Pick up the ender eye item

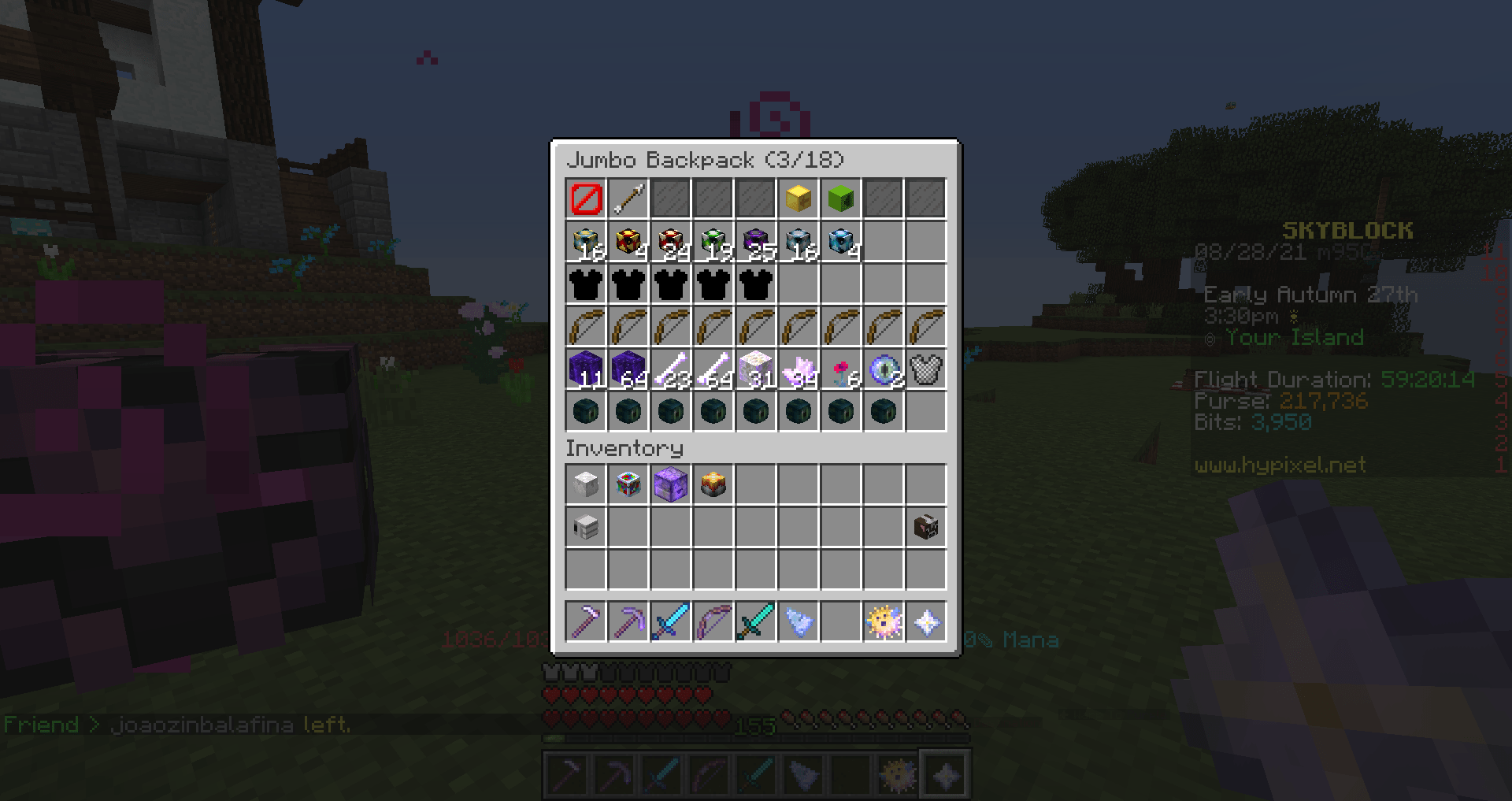pos(884,369)
